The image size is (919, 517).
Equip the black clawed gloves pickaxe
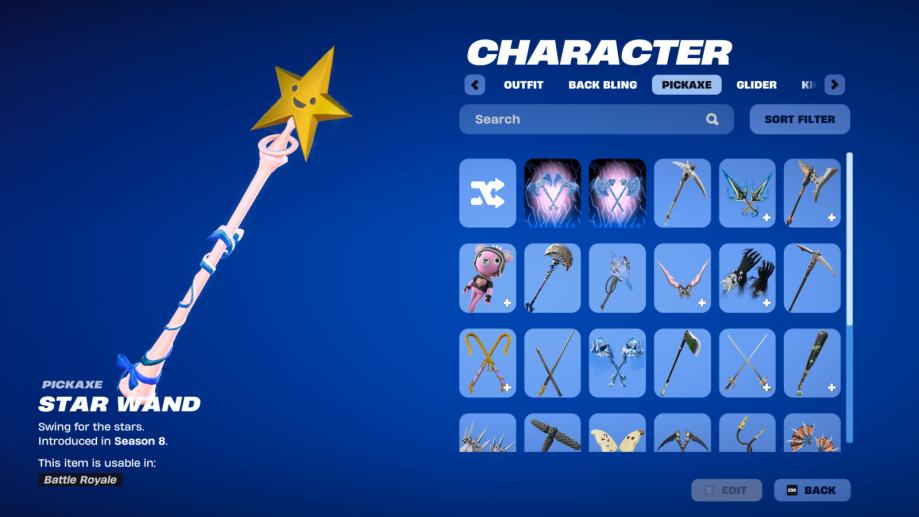pos(747,278)
